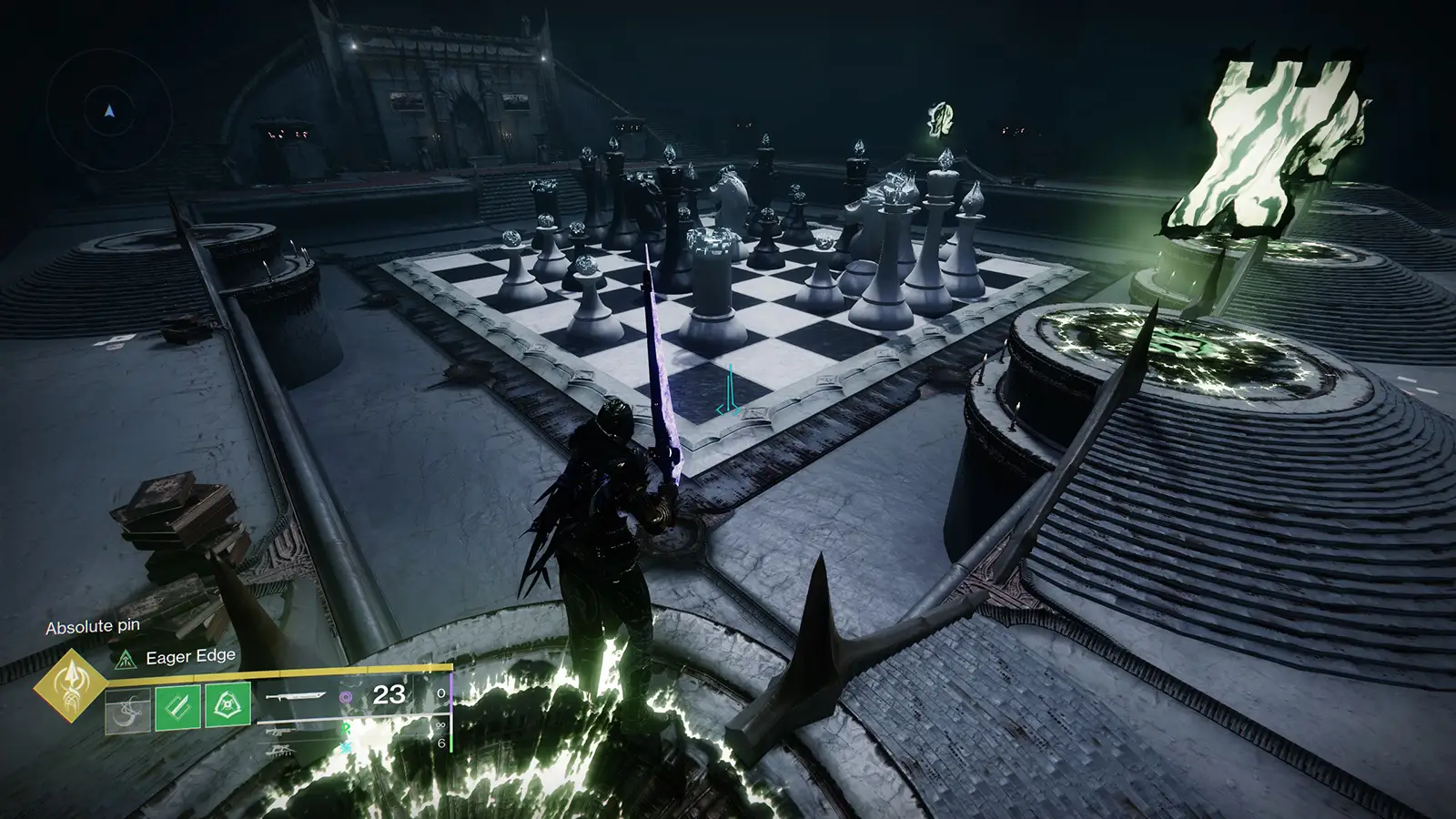Click the north arrow on the radar compass
This screenshot has height=819, width=1456.
click(107, 111)
